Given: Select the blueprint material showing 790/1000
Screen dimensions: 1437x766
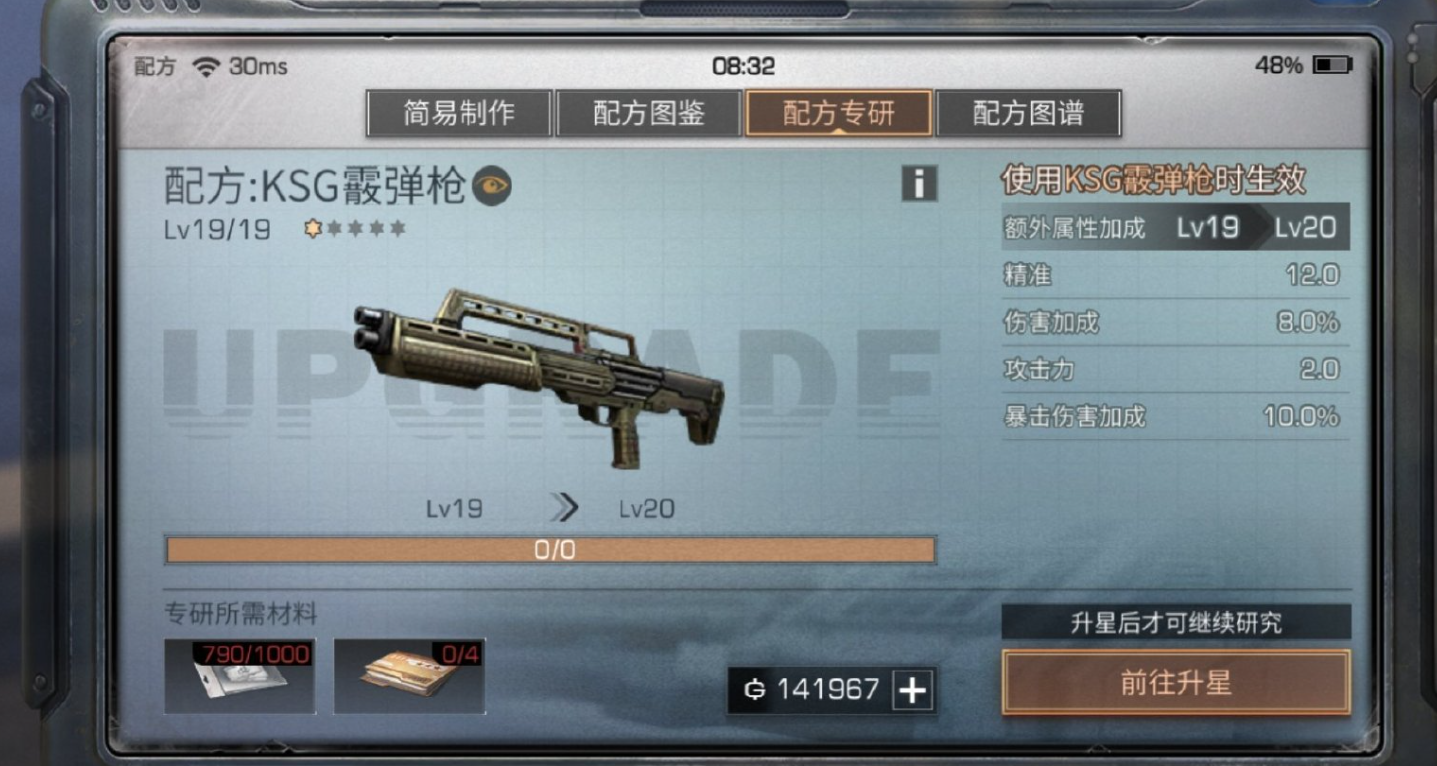Looking at the screenshot, I should (237, 677).
